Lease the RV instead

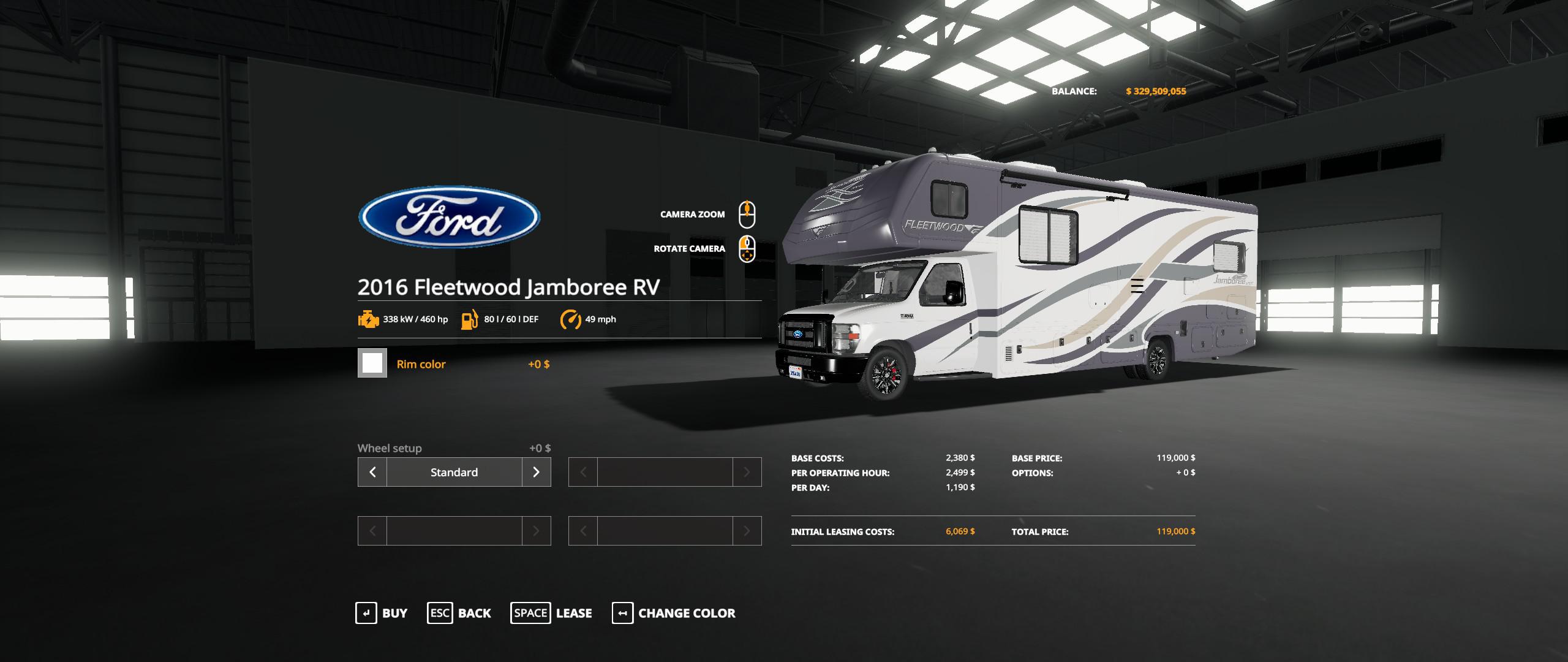coord(551,613)
